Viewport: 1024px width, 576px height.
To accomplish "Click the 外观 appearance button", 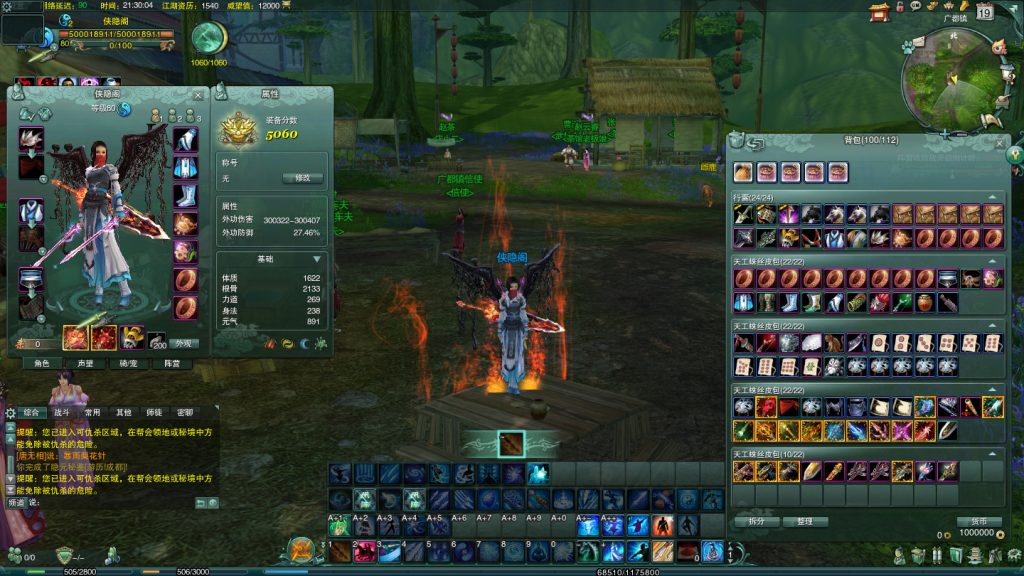I will (x=183, y=343).
